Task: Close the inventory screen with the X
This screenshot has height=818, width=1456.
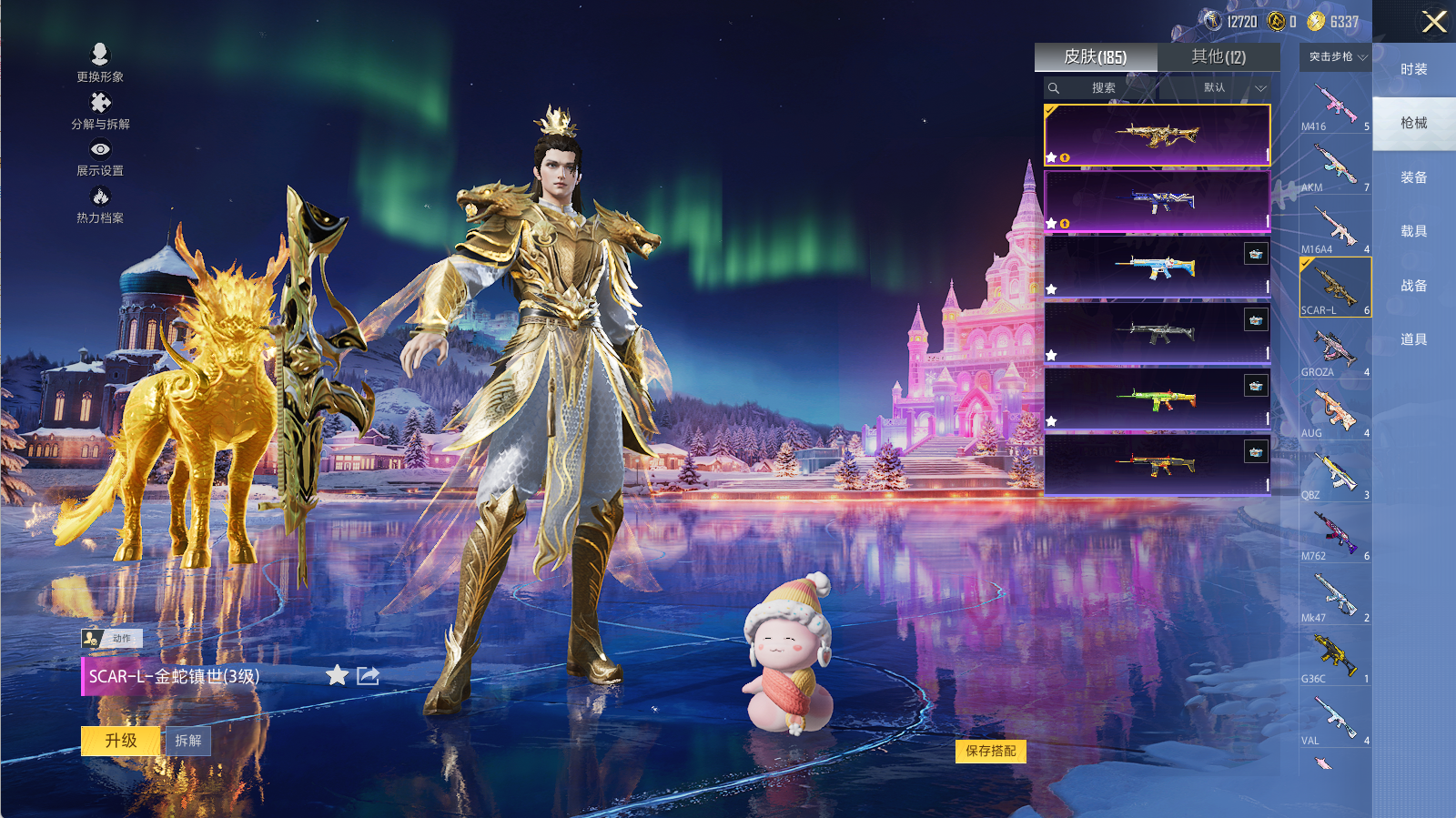Action: [1434, 22]
